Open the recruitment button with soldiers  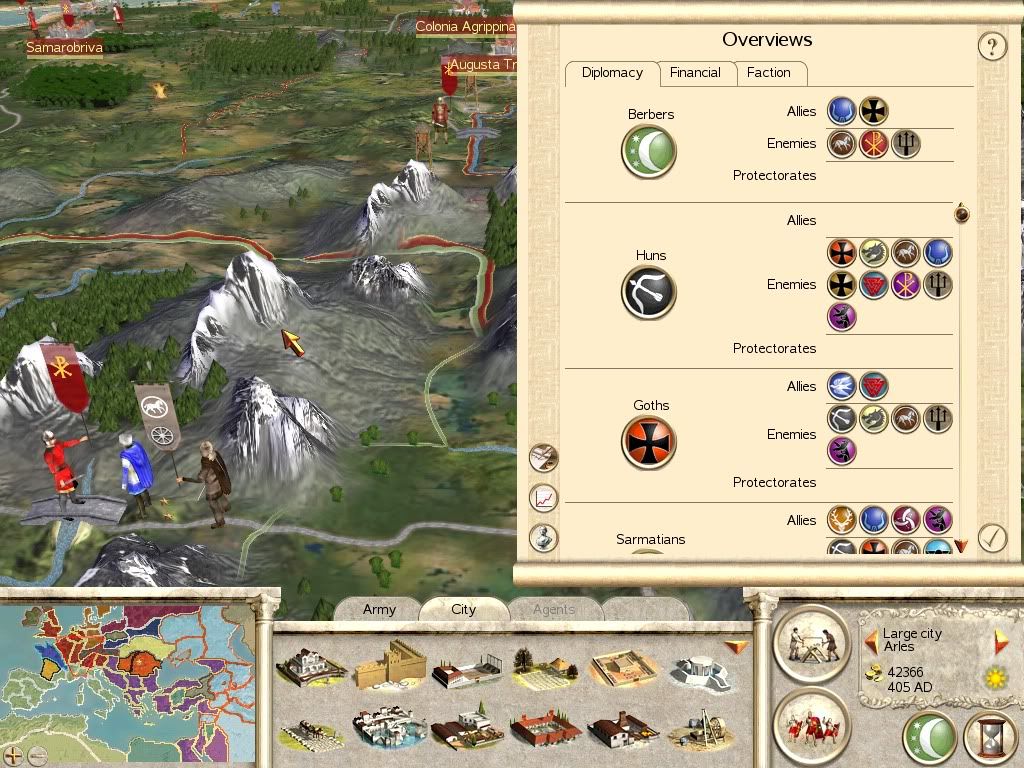pyautogui.click(x=811, y=725)
